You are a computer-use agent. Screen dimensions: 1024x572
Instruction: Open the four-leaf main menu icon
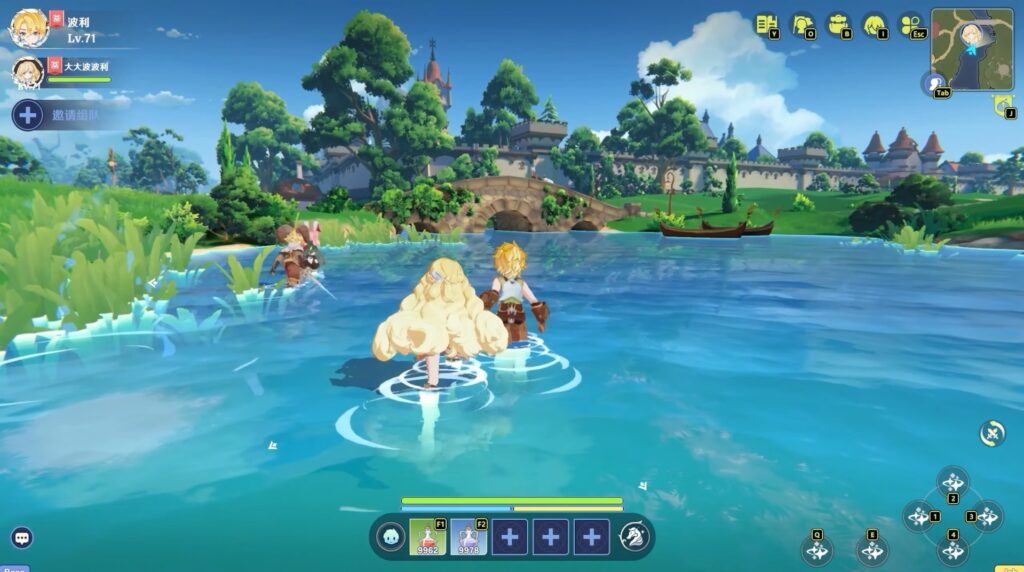tap(910, 24)
